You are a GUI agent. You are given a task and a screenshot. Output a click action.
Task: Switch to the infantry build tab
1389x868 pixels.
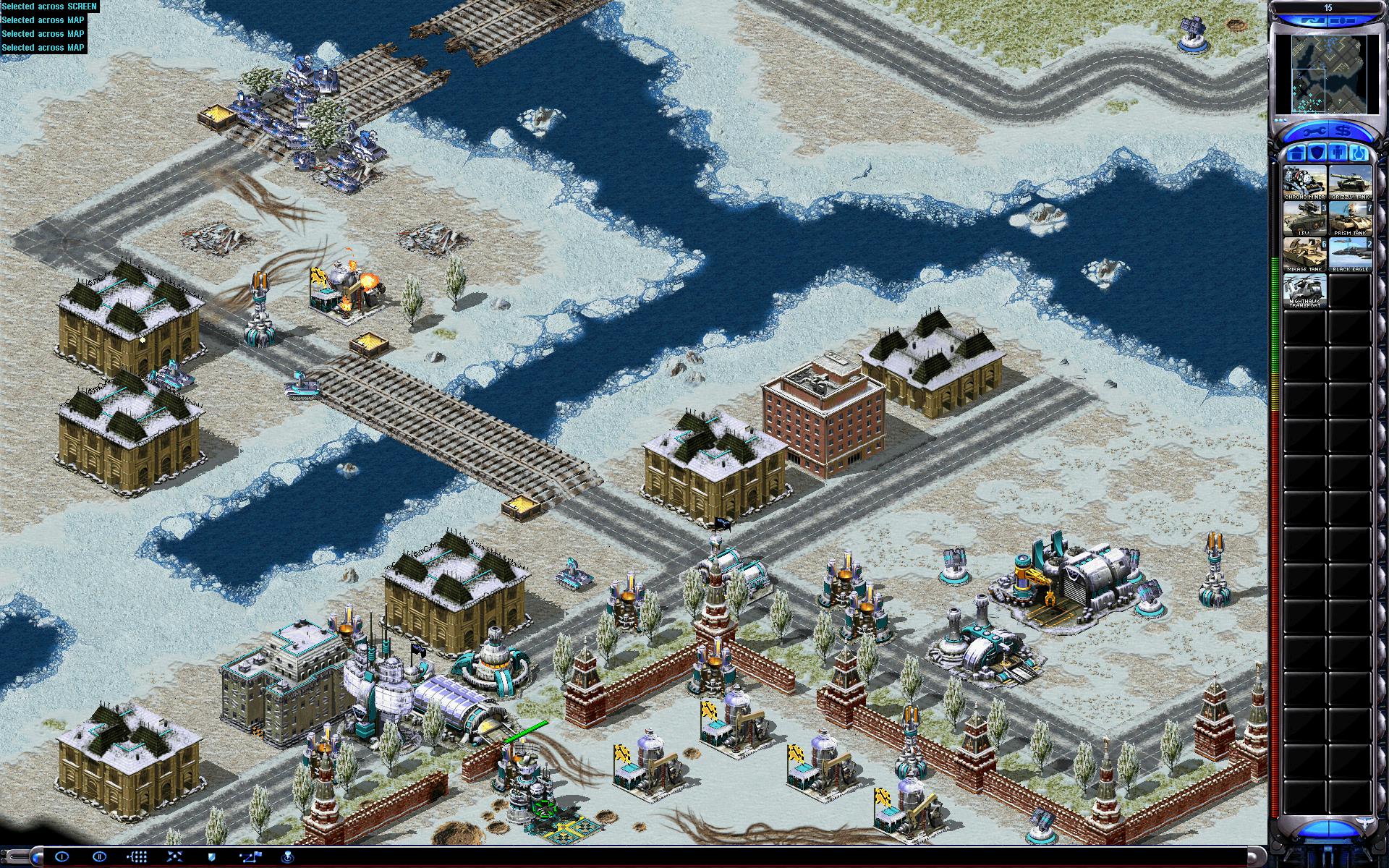pos(1338,153)
